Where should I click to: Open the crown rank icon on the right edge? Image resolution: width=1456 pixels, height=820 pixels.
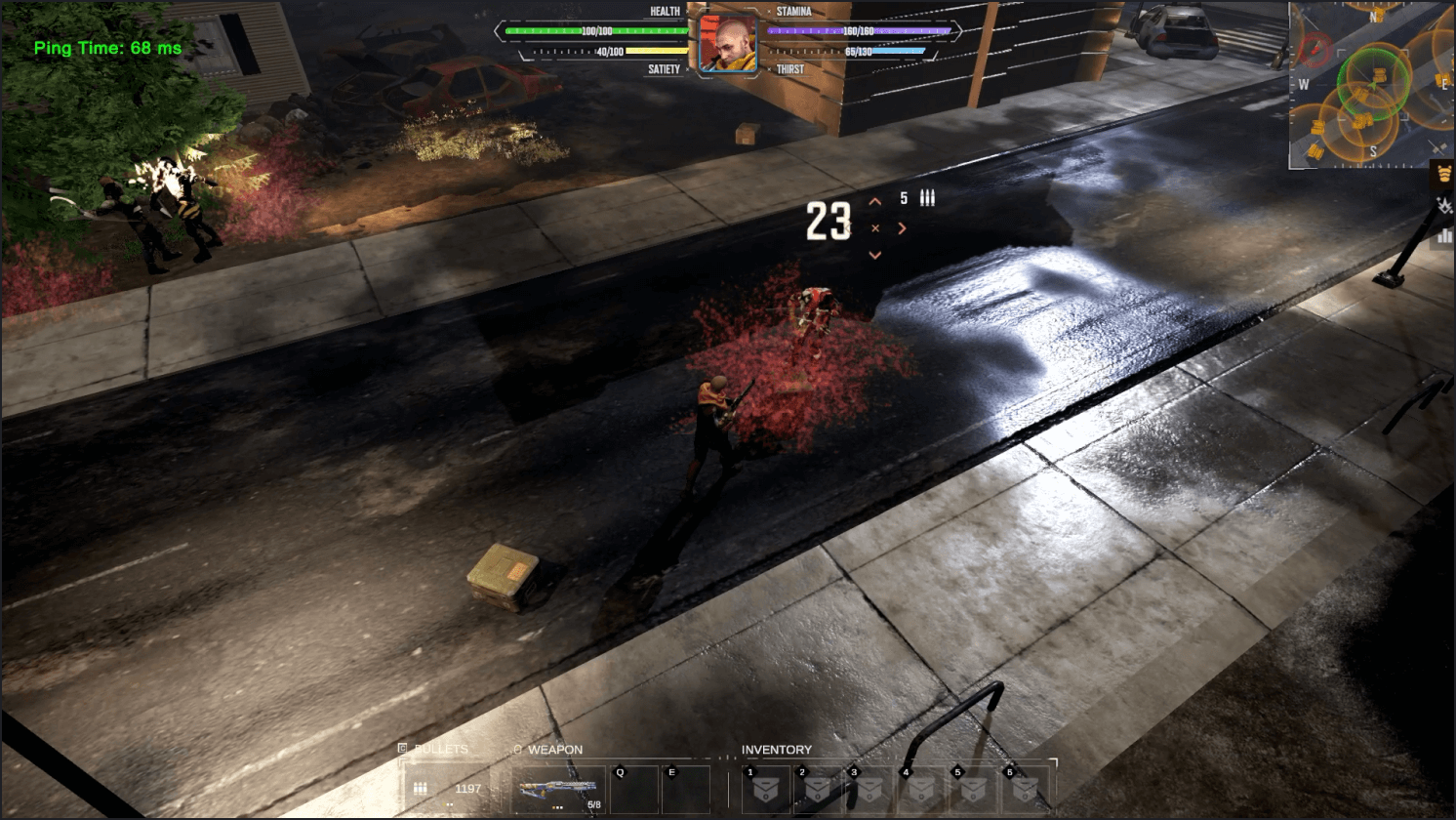click(1444, 207)
